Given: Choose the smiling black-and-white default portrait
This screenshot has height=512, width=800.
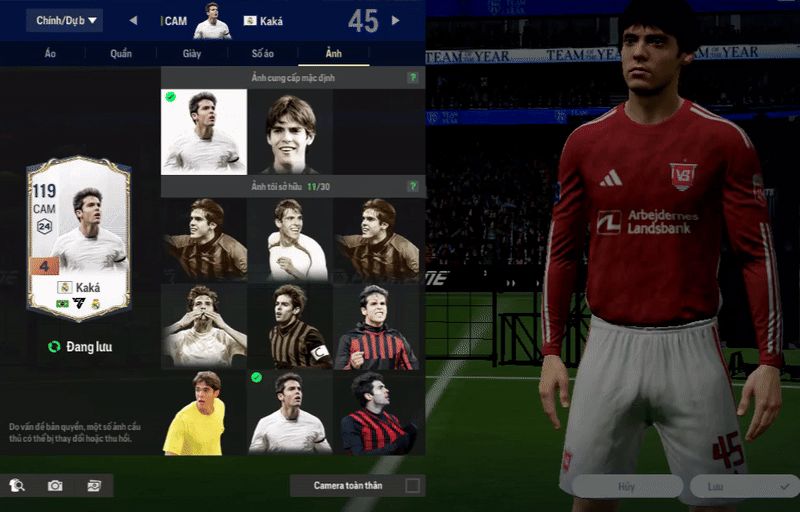Looking at the screenshot, I should (290, 132).
